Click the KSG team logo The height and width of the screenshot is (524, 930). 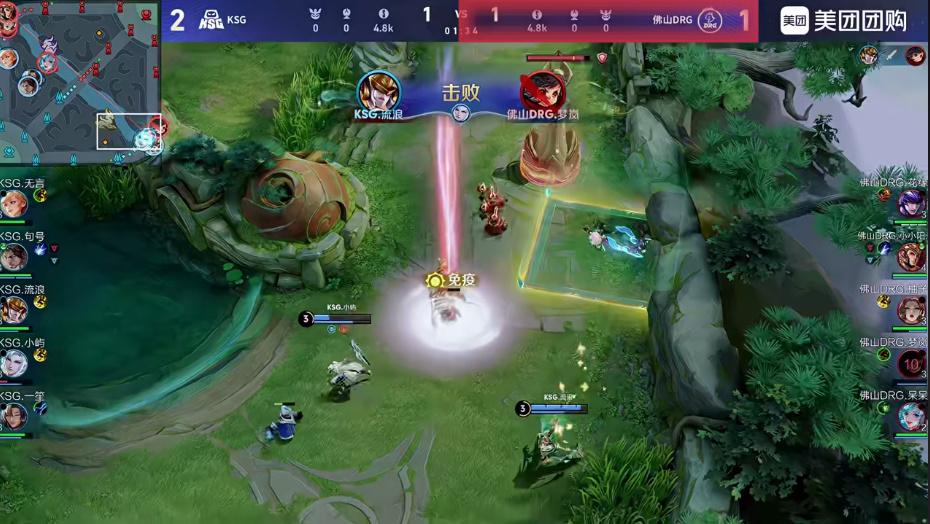[211, 20]
